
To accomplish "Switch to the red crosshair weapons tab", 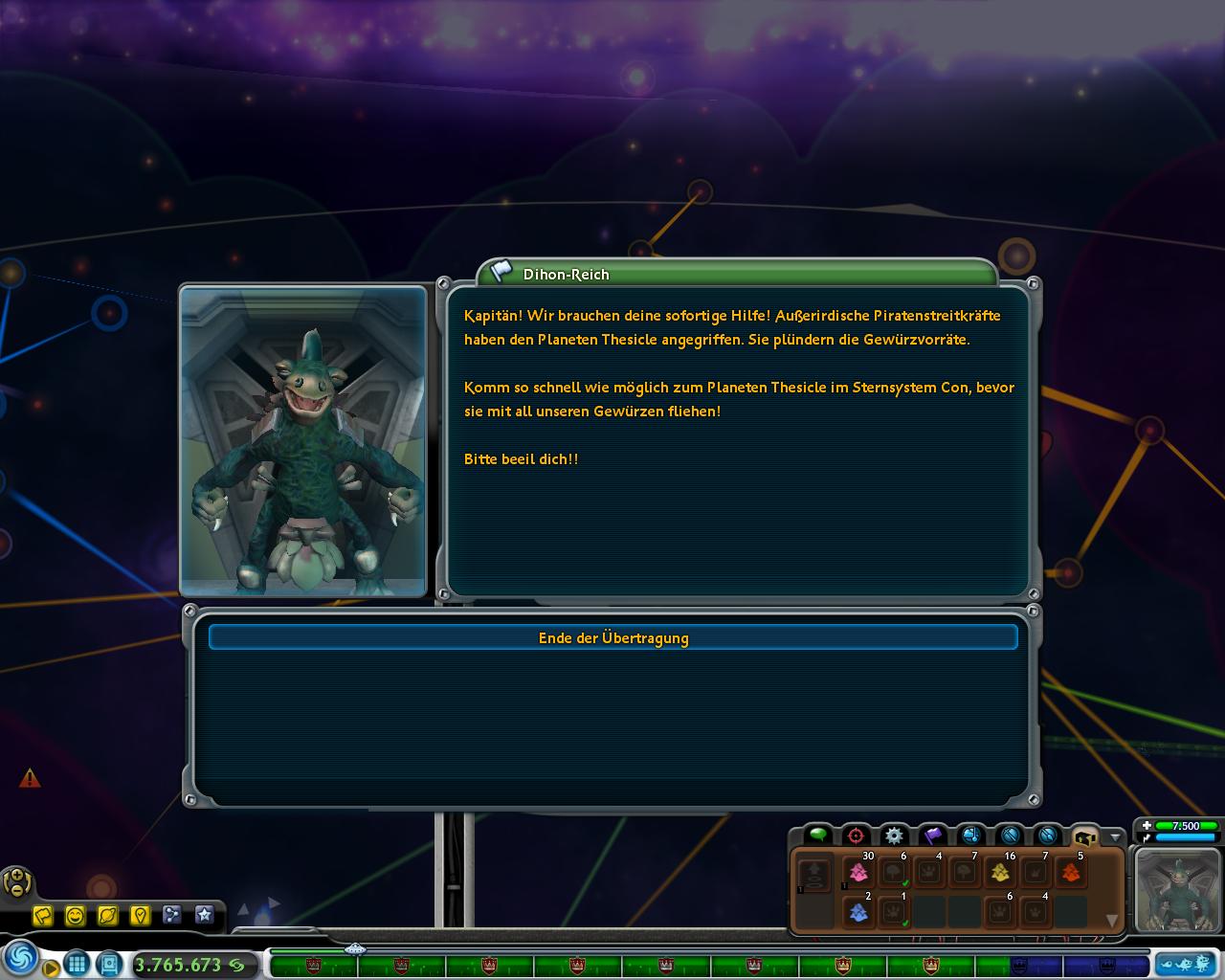I will point(856,835).
